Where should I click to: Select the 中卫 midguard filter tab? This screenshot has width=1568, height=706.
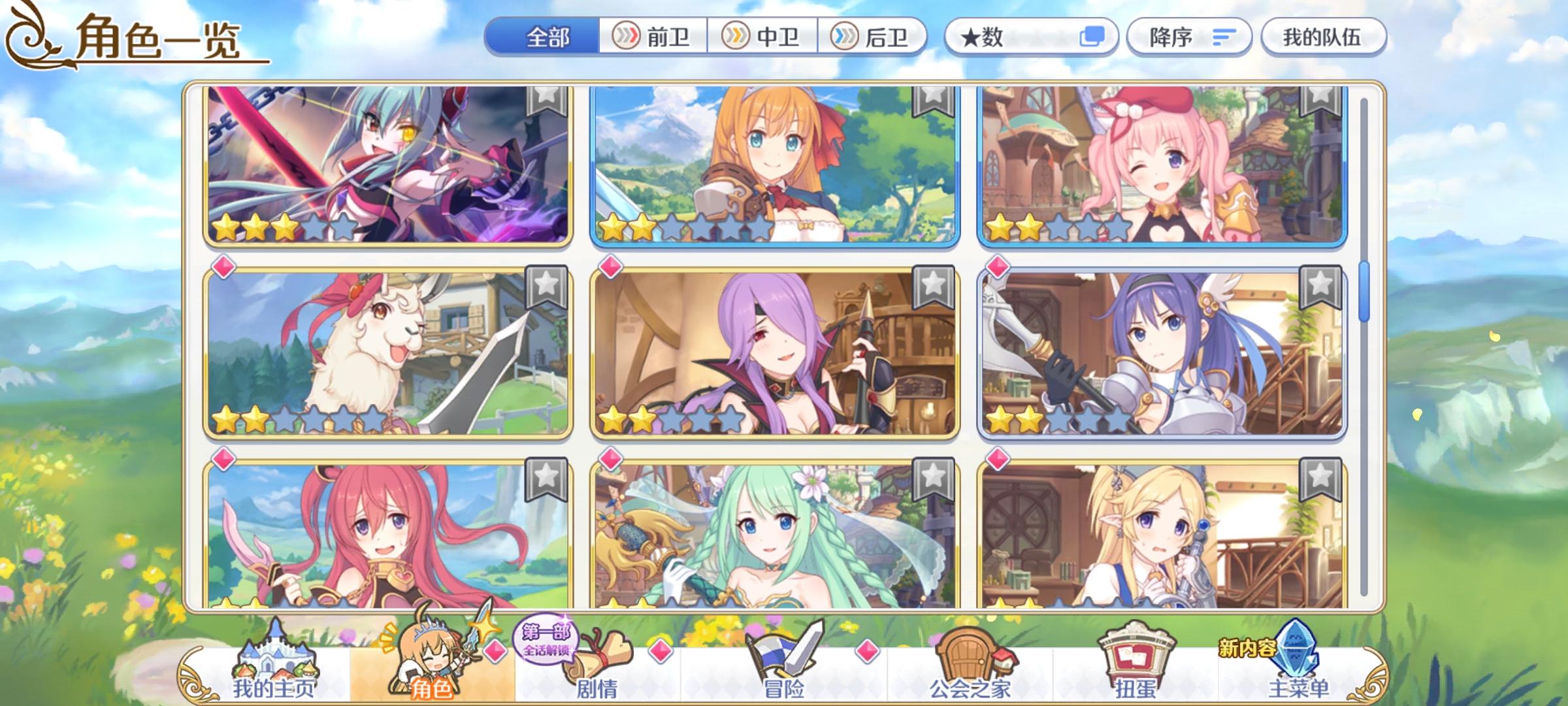coord(763,37)
